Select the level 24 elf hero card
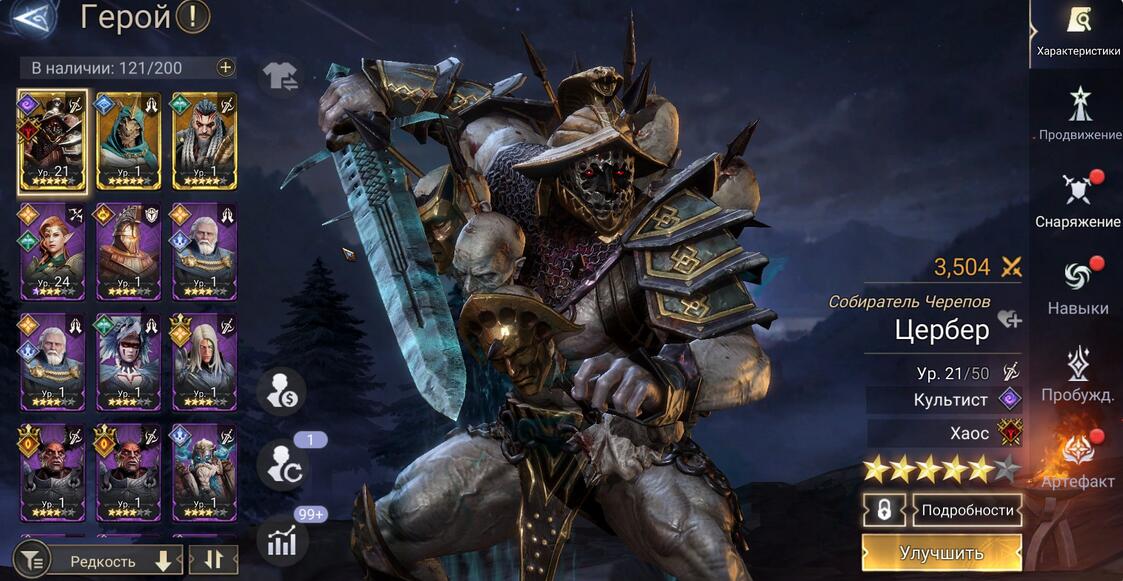The height and width of the screenshot is (581, 1123). coord(52,251)
